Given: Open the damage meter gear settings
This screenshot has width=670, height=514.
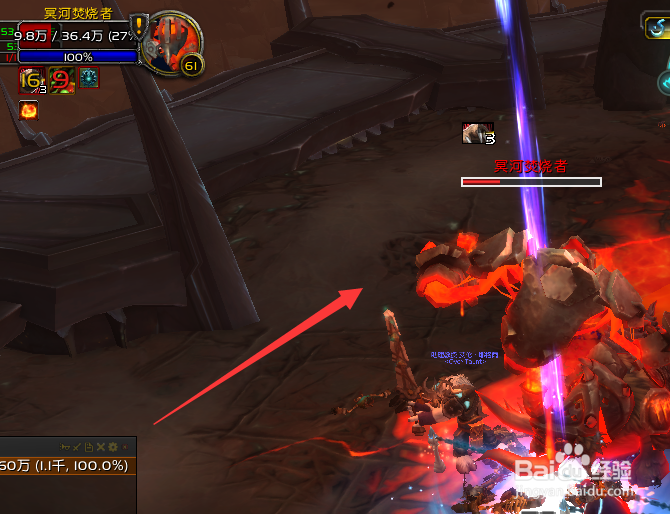Looking at the screenshot, I should [112, 446].
